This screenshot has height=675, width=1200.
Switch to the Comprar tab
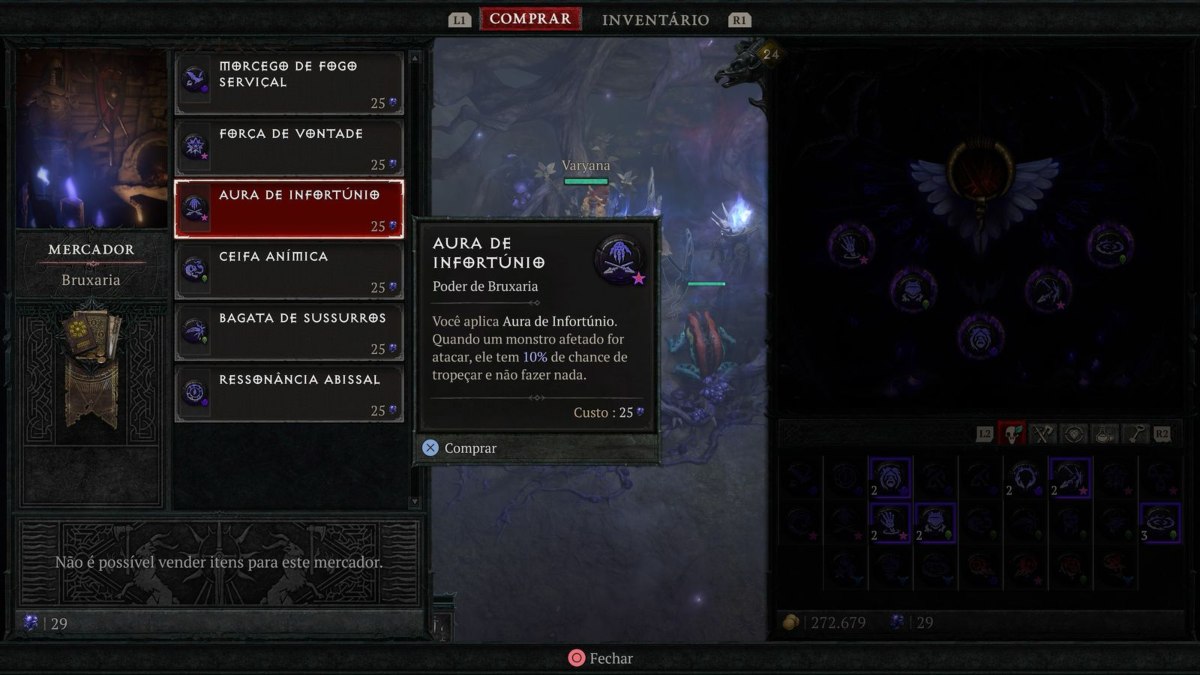[x=530, y=19]
